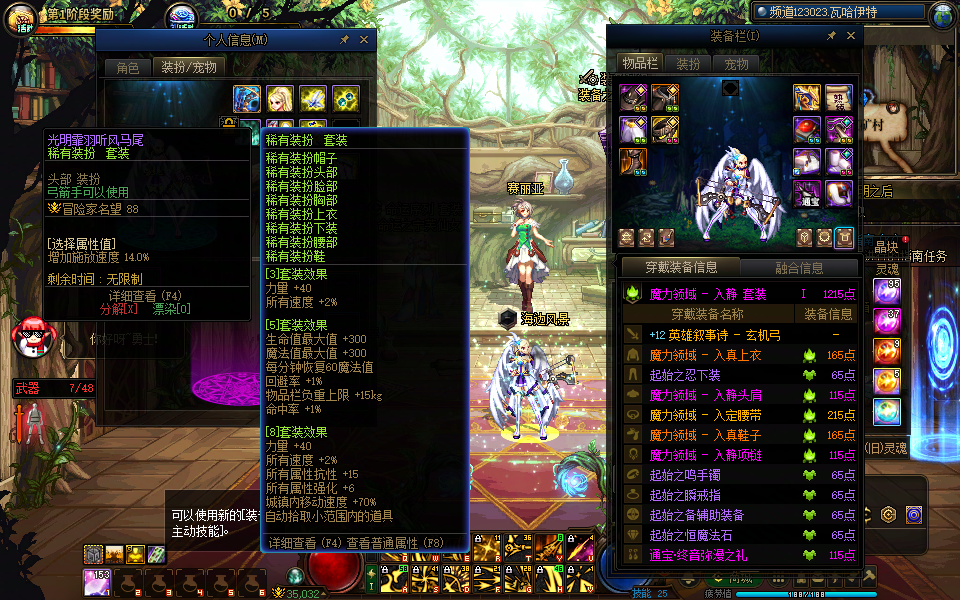This screenshot has height=600, width=960.
Task: Close the 个人信息 window
Action: (x=364, y=40)
